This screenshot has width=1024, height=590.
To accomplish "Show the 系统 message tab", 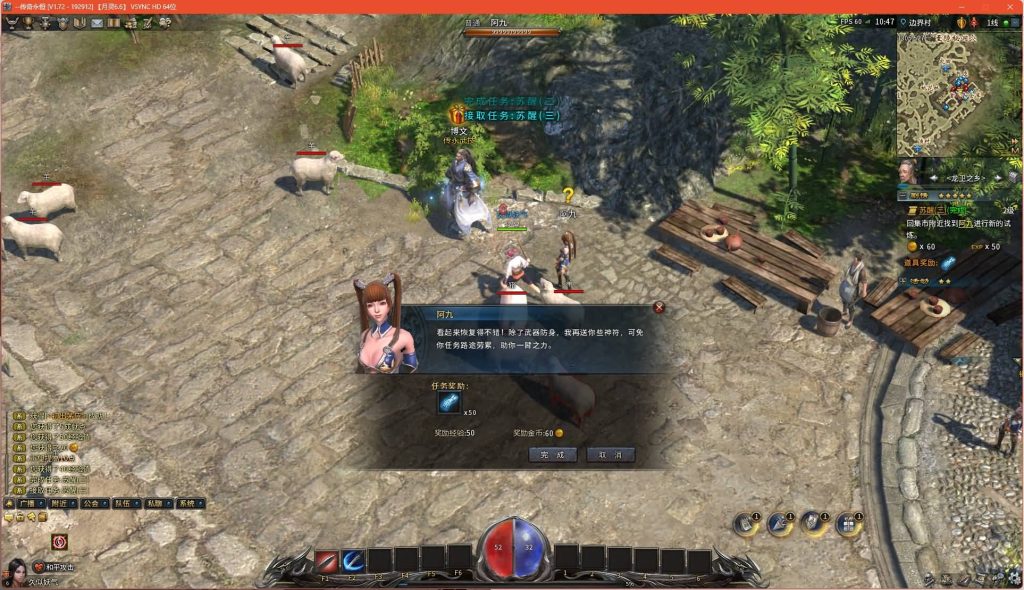I will [x=187, y=504].
